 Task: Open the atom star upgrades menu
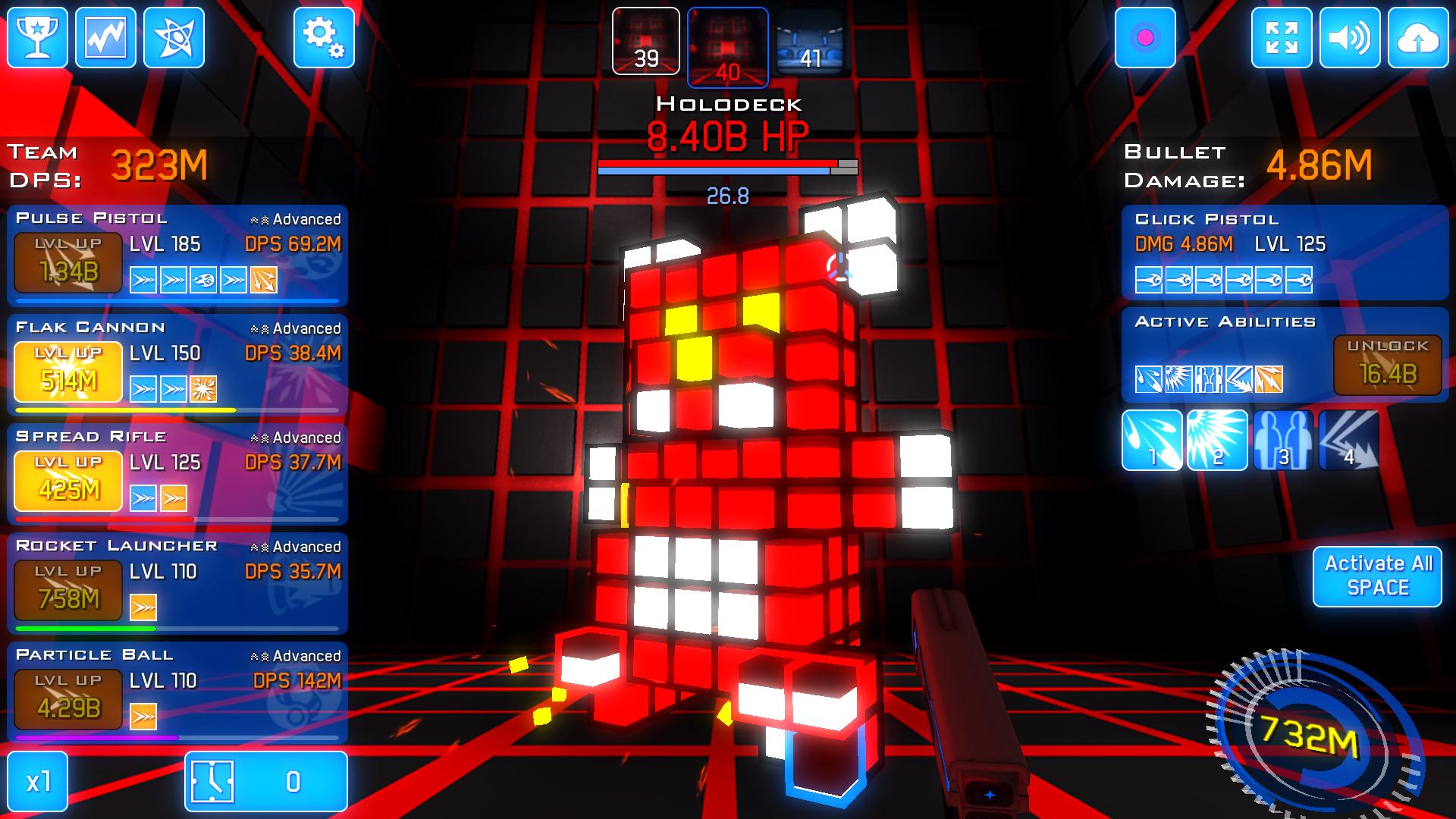(174, 38)
